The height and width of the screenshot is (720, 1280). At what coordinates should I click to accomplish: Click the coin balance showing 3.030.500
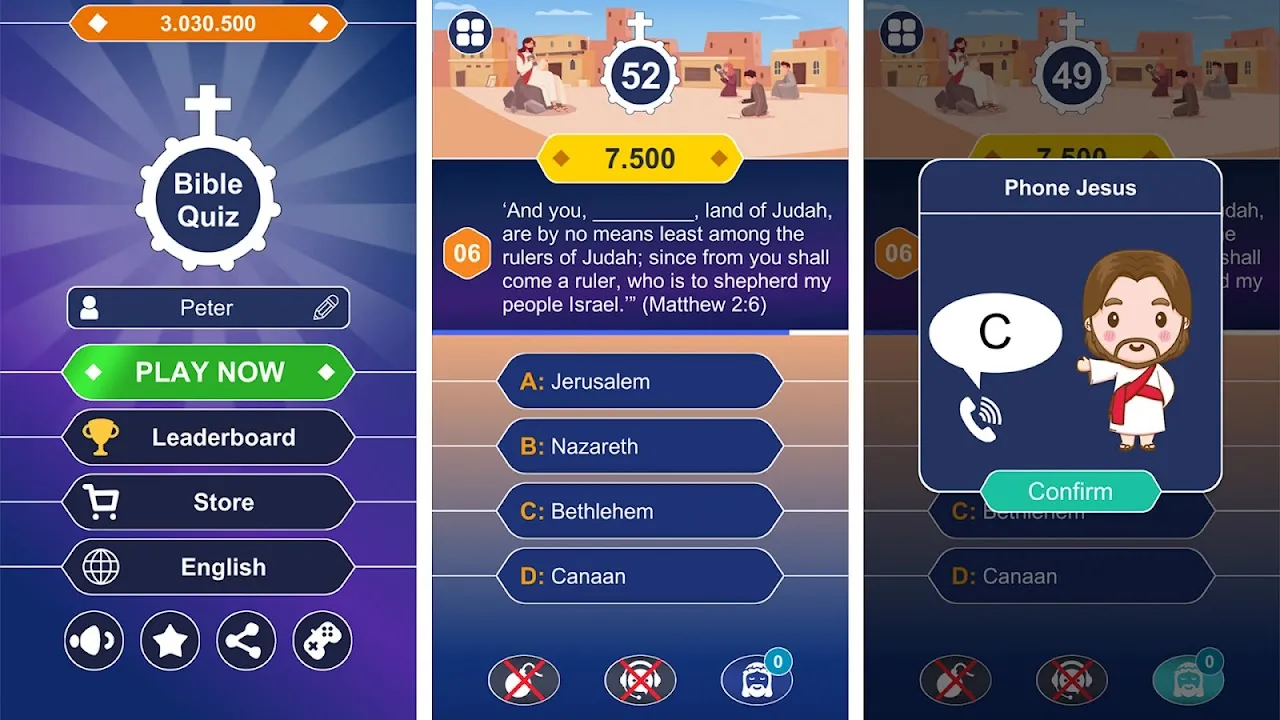point(208,22)
